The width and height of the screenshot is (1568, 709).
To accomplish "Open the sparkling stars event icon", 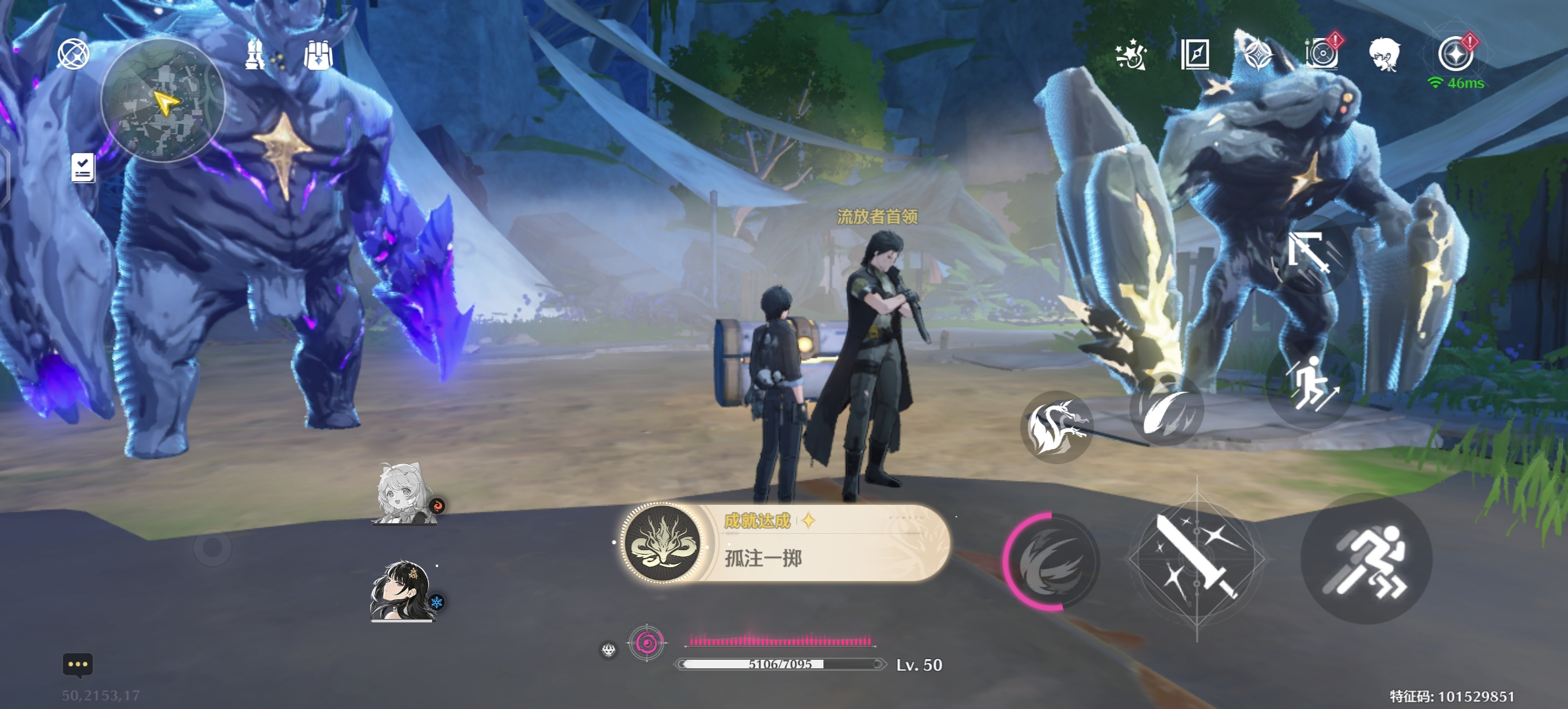I will tap(1131, 54).
